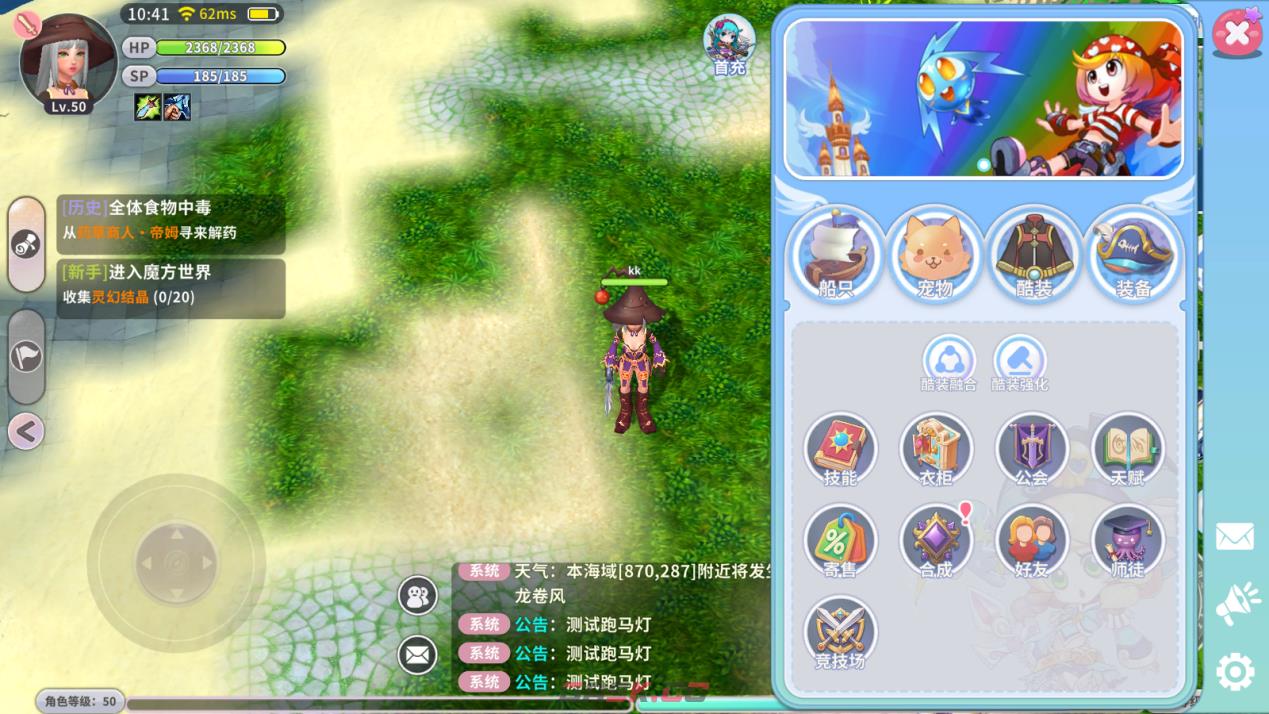The image size is (1269, 714).
Task: Select the 全体食物中毒 history quest tracker
Action: coord(171,219)
